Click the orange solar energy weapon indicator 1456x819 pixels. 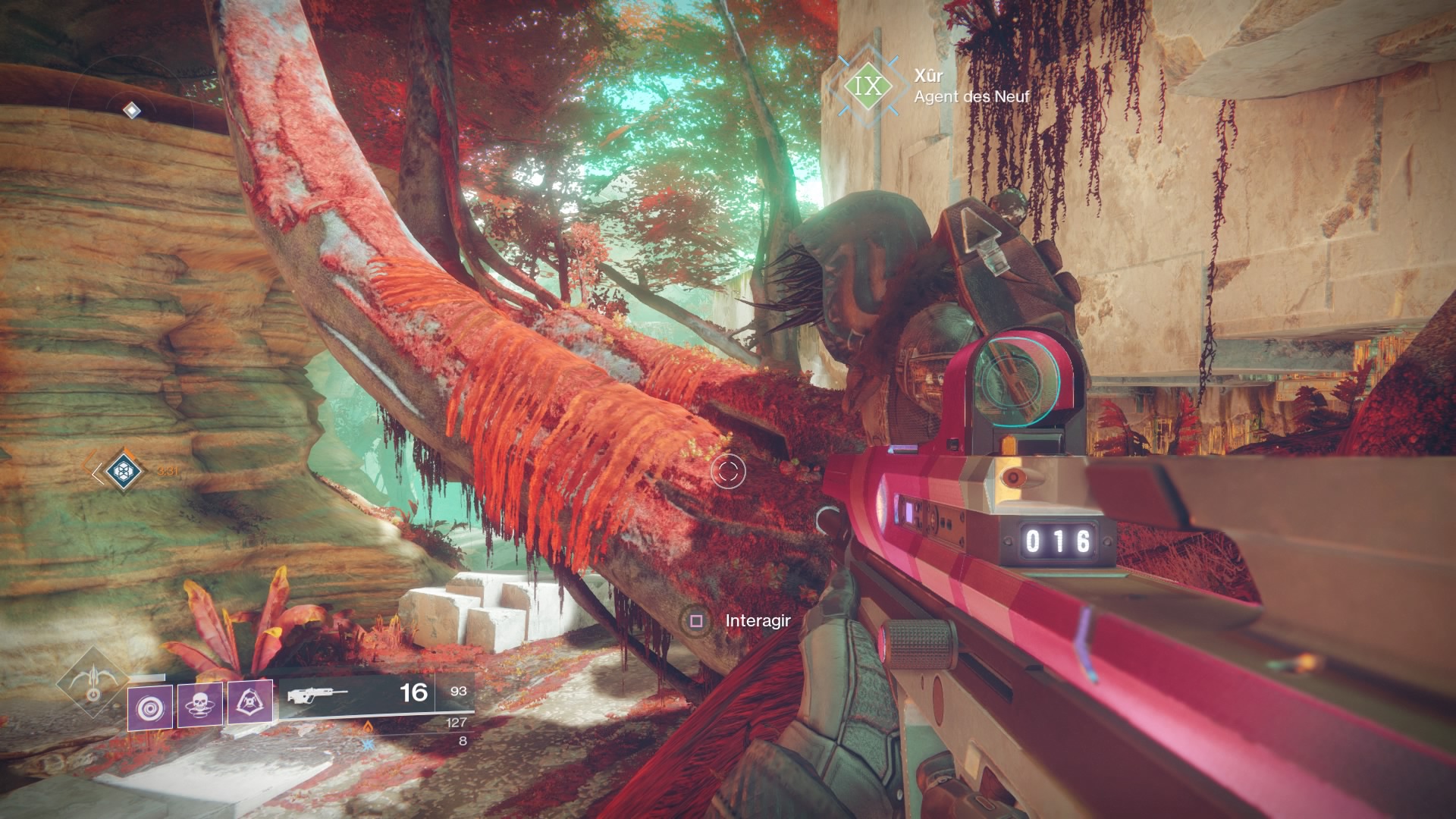pos(368,726)
